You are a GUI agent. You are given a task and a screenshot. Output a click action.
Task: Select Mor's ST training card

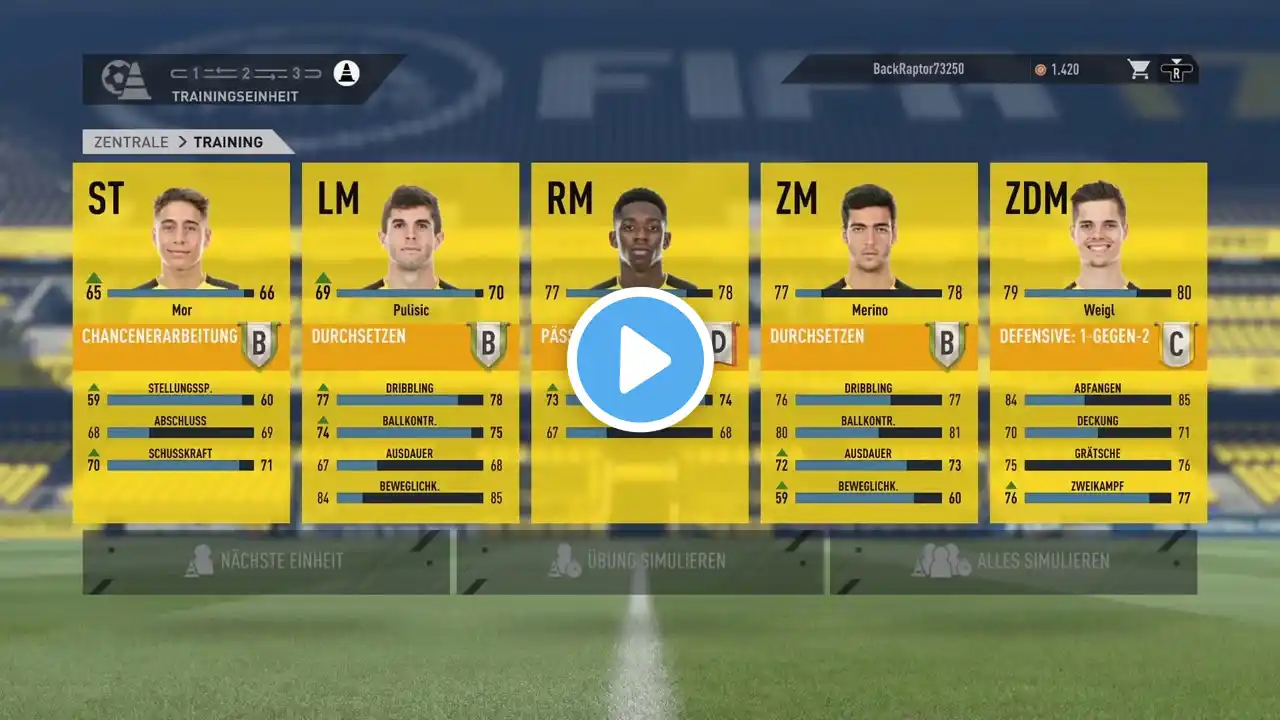pyautogui.click(x=181, y=342)
